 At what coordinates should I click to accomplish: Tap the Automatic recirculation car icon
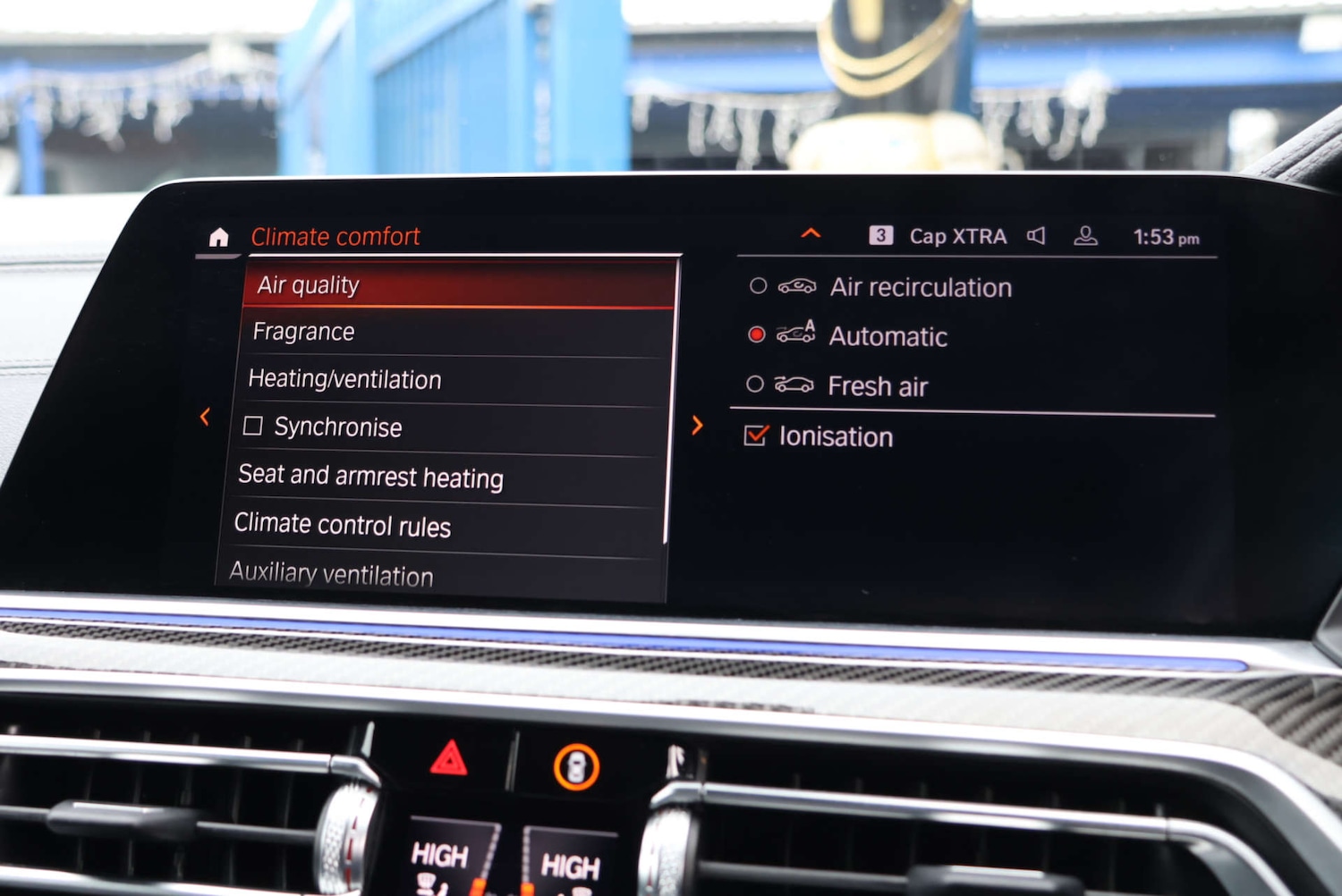(794, 335)
